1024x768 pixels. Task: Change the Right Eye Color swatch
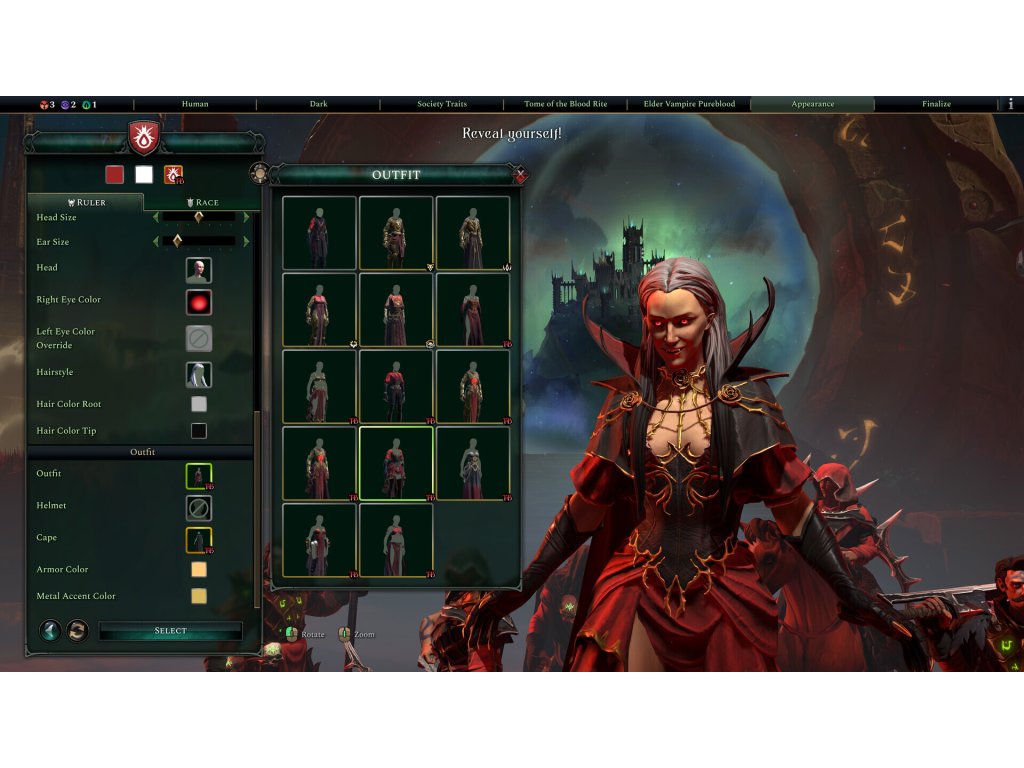[x=198, y=302]
